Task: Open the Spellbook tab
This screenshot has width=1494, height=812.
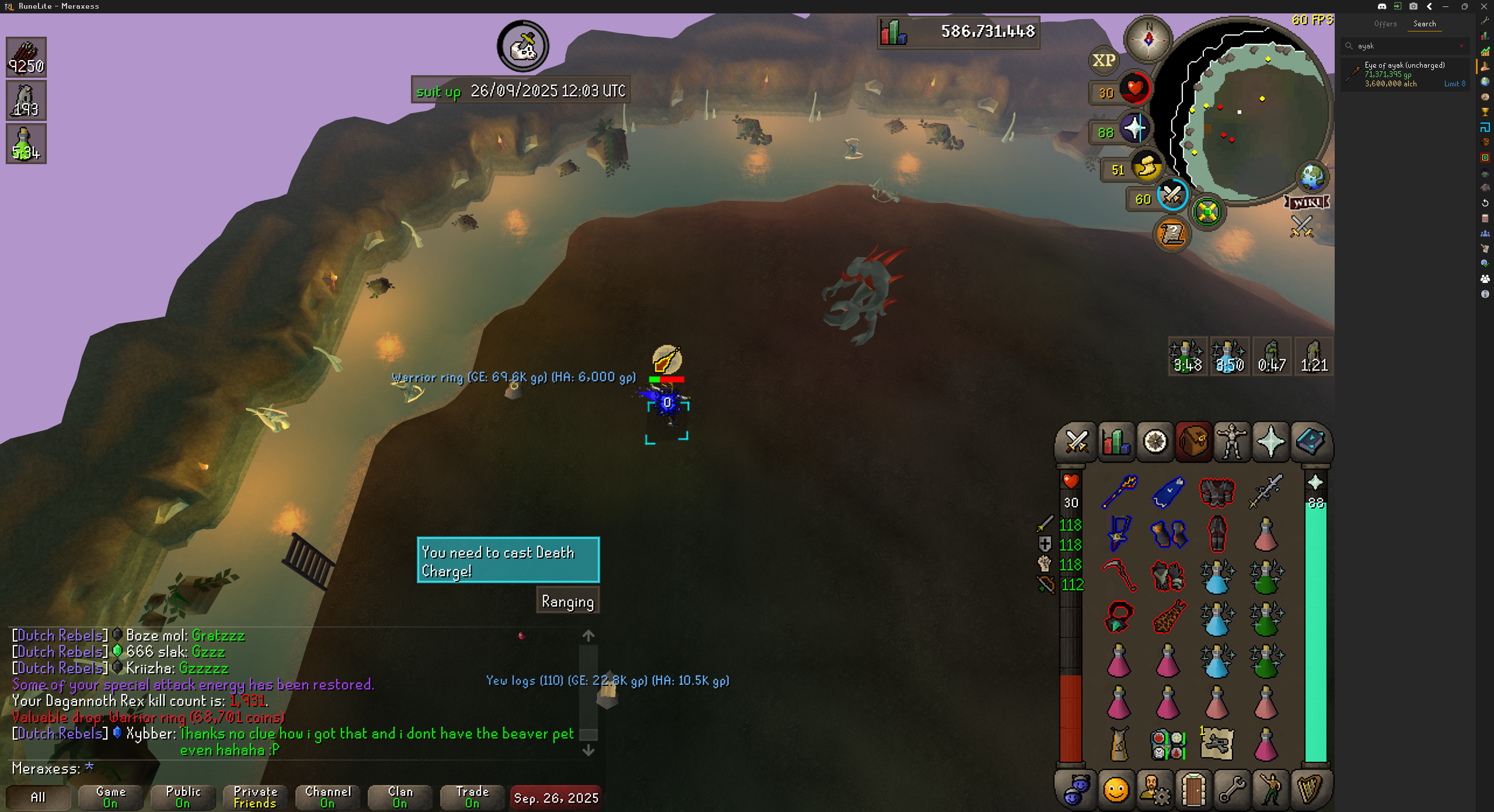Action: [x=1310, y=442]
